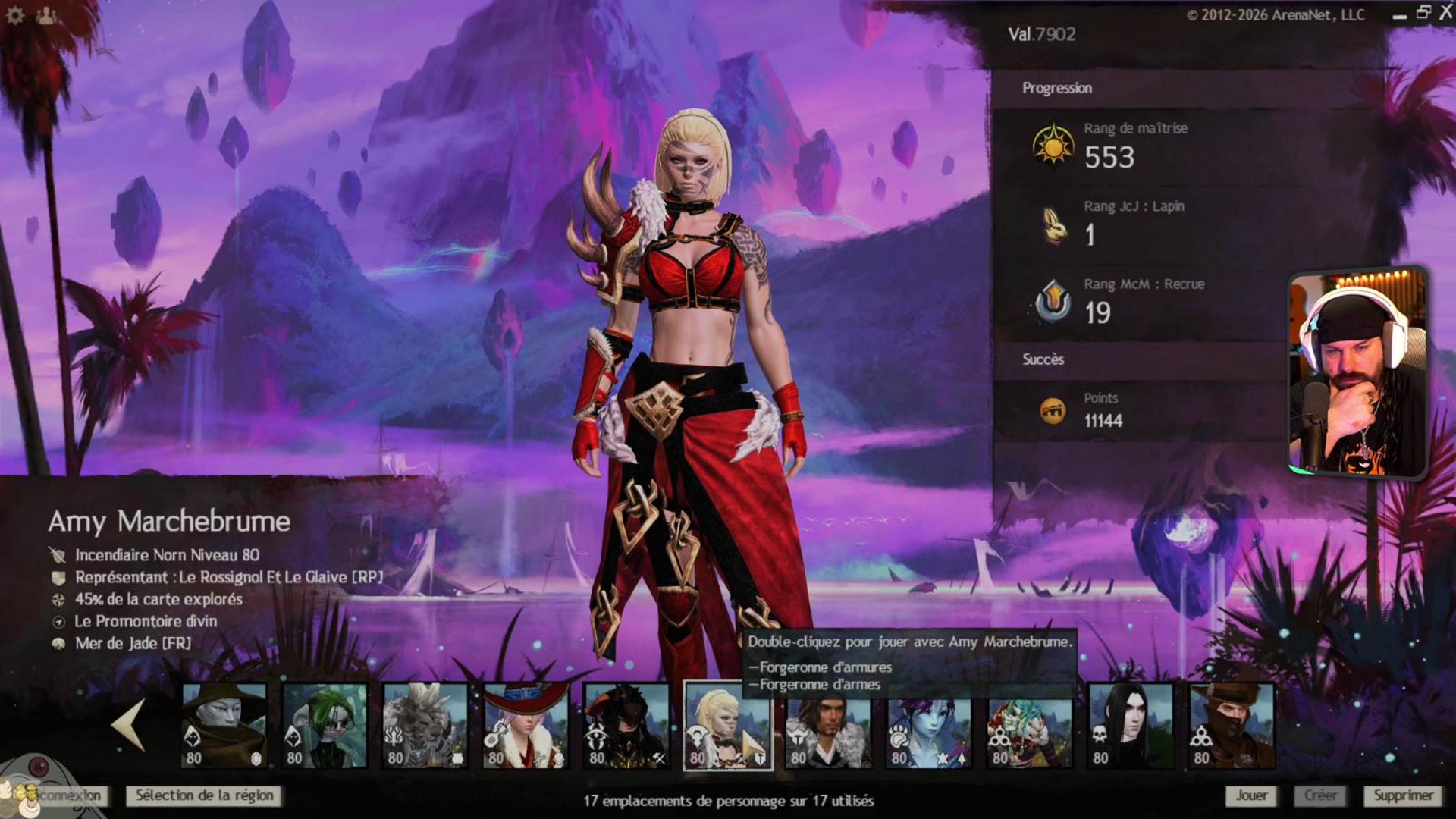Show previous characters with left arrow

pos(129,725)
